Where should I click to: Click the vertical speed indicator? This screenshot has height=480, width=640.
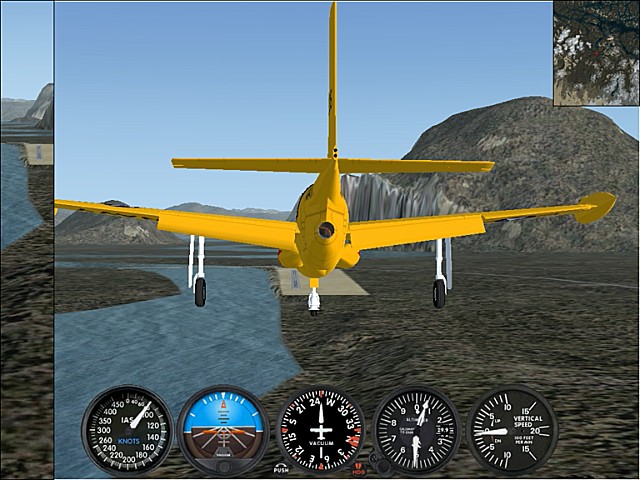(x=512, y=430)
